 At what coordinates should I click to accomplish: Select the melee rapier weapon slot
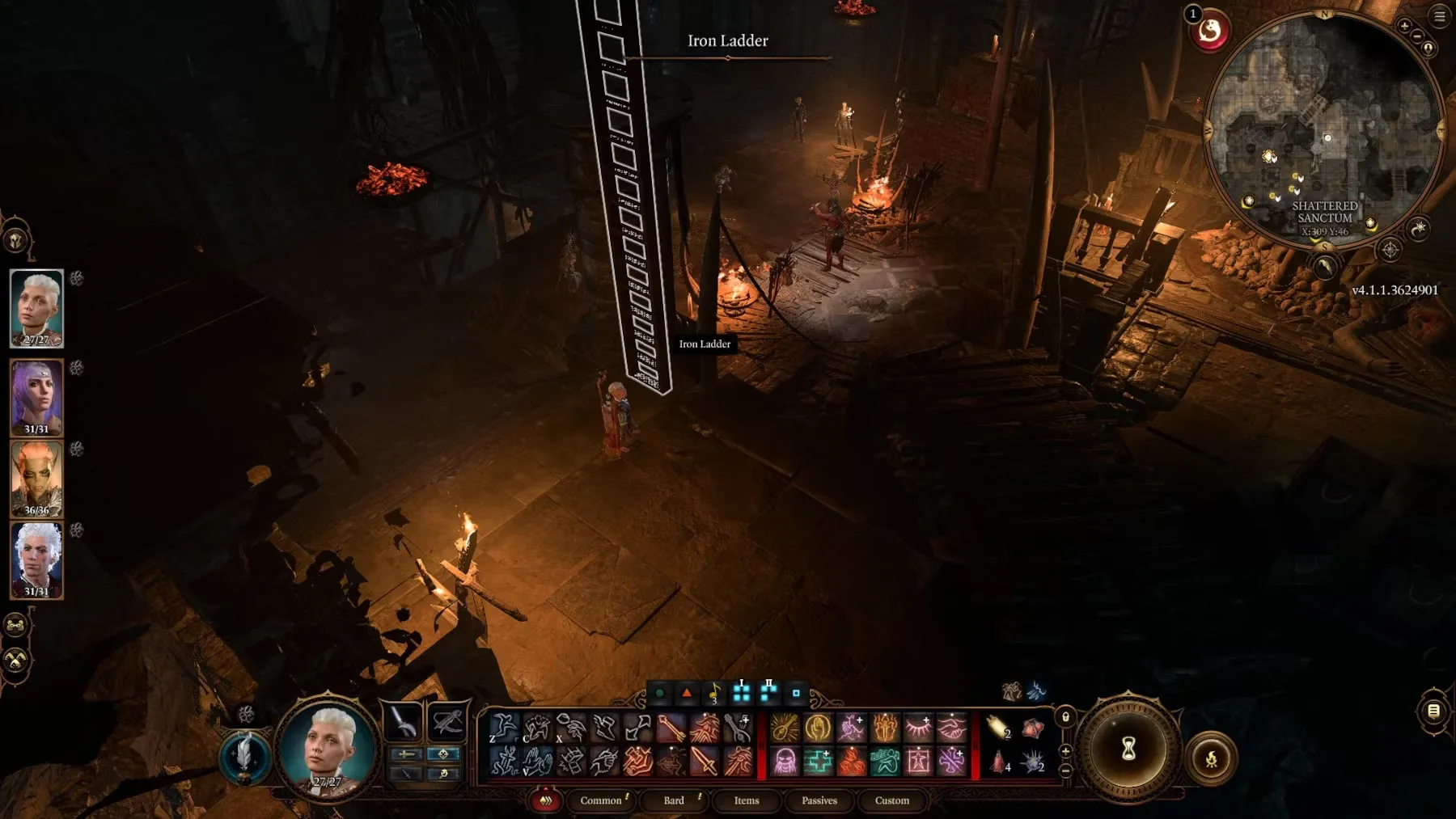pos(403,721)
